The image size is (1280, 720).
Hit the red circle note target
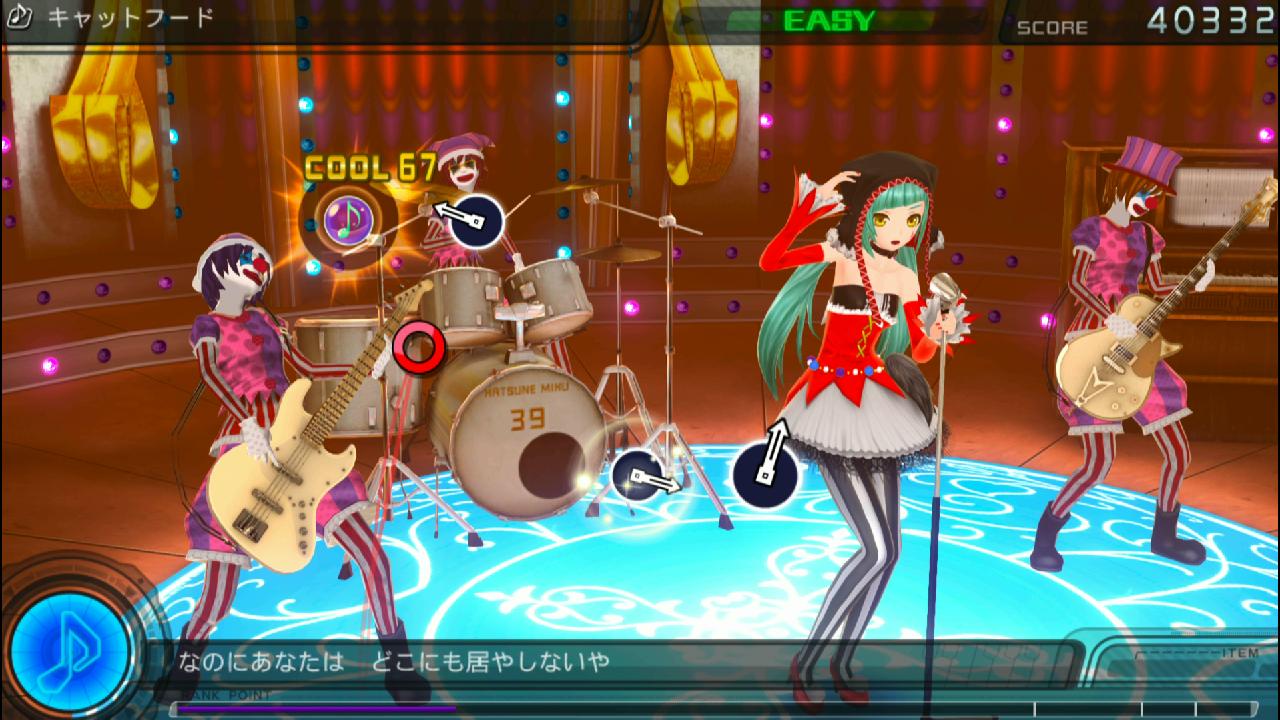point(418,346)
